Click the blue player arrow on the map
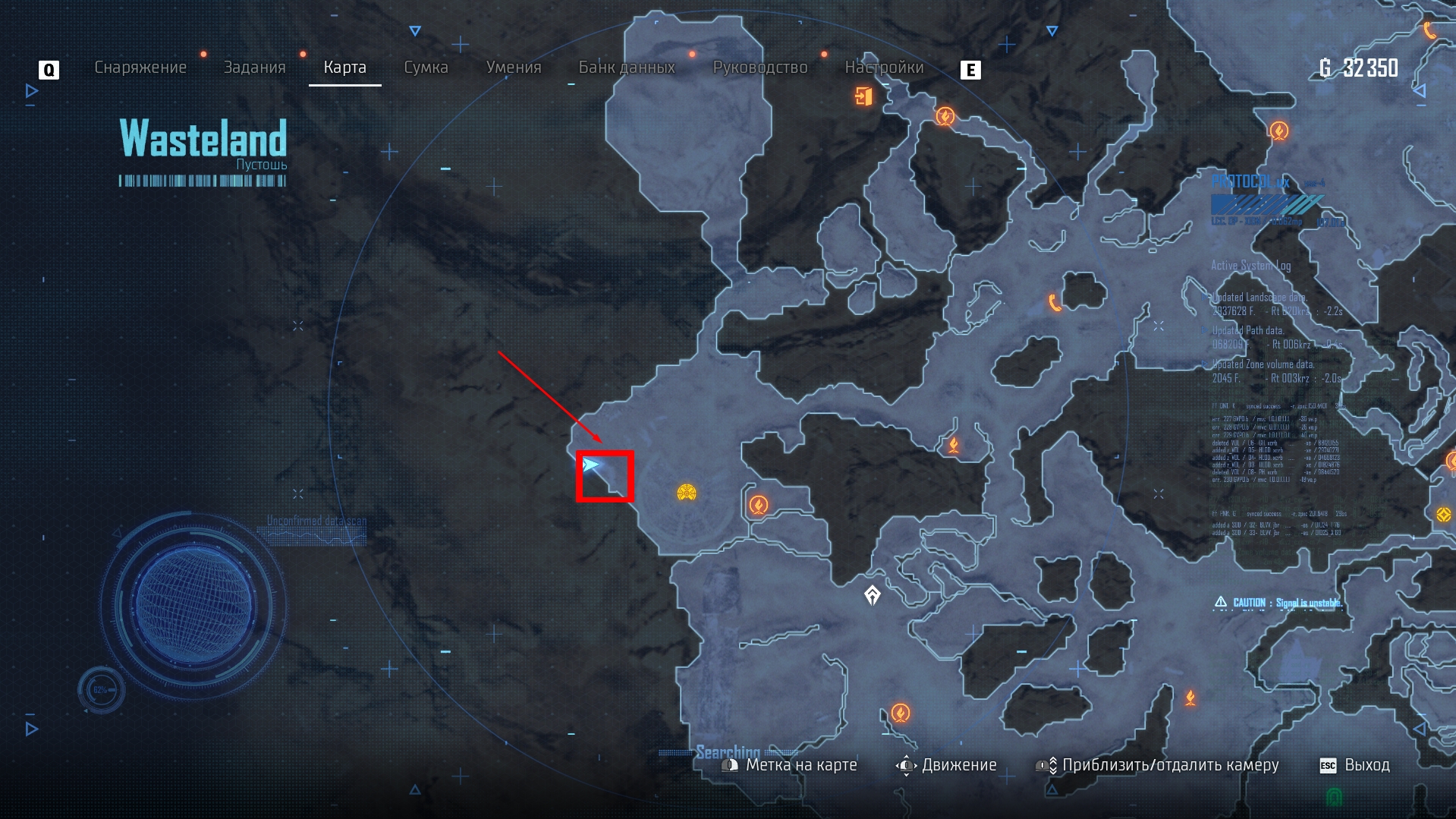 pos(591,465)
